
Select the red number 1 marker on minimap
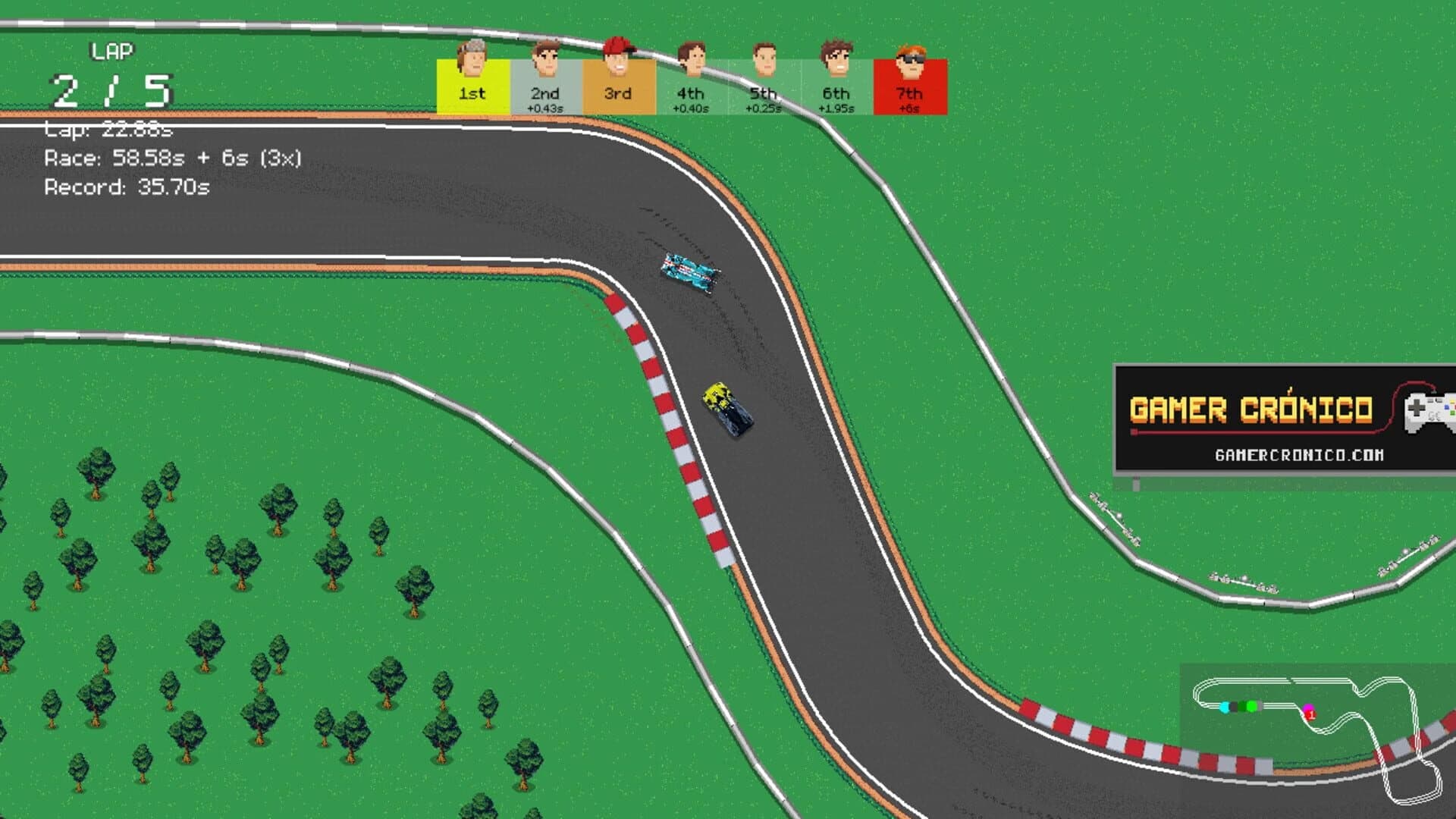[1312, 715]
